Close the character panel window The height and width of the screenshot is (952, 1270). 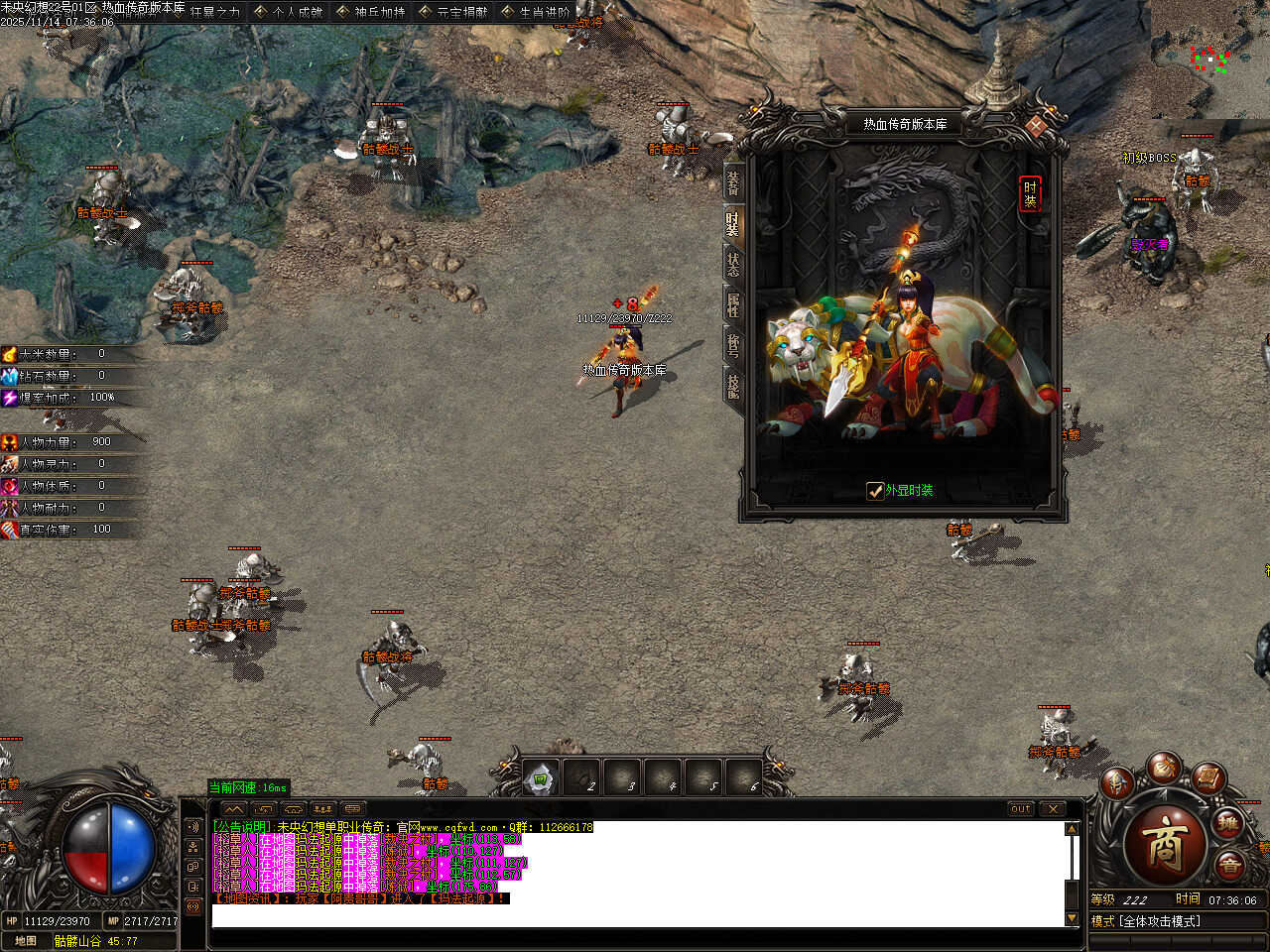(x=1036, y=126)
